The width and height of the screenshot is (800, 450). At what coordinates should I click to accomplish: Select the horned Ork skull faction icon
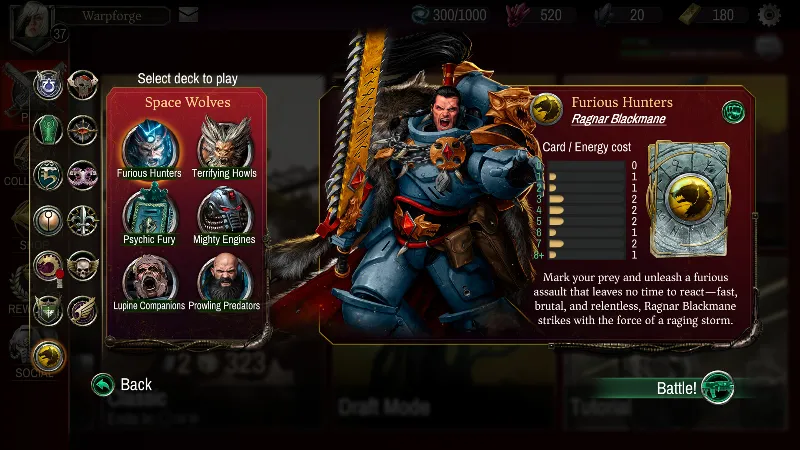pyautogui.click(x=82, y=84)
